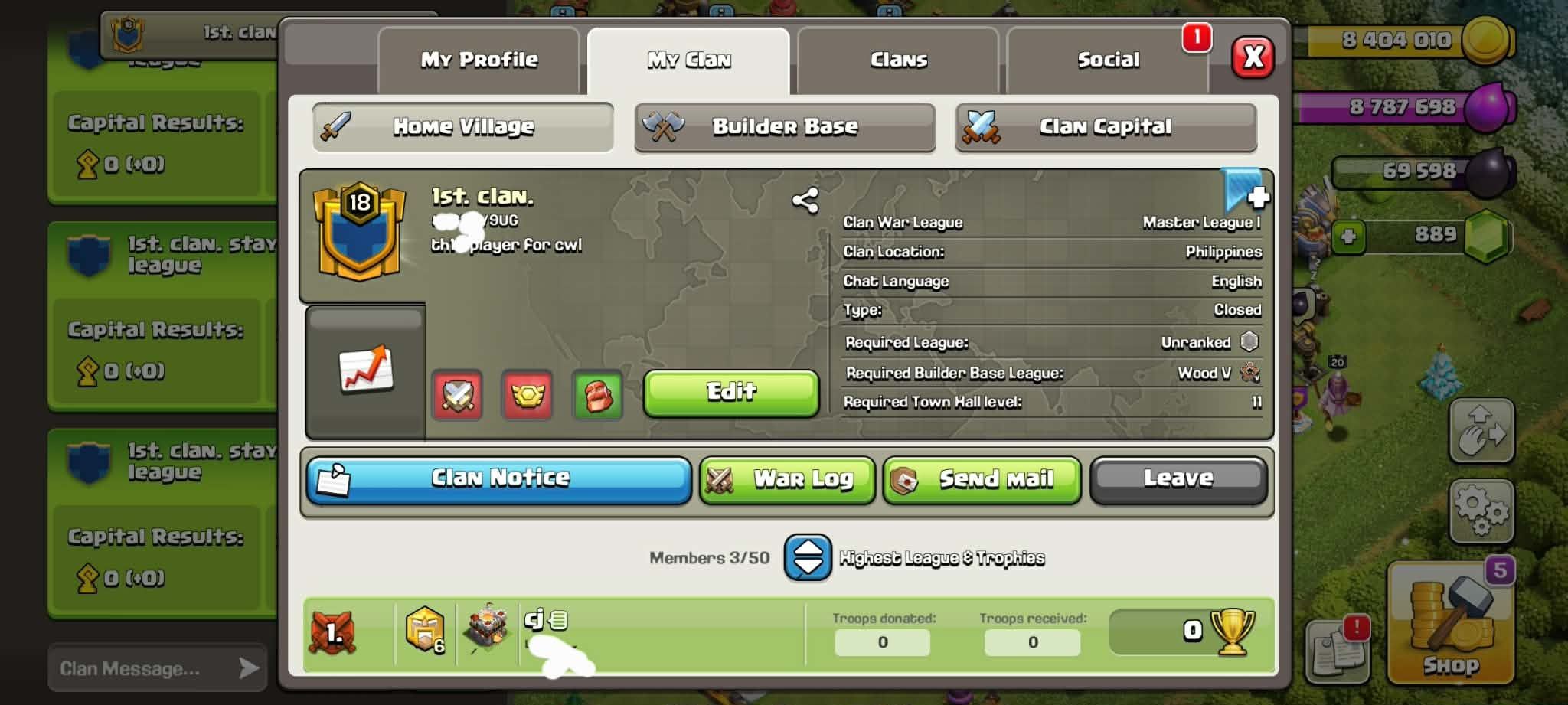Image resolution: width=1568 pixels, height=705 pixels.
Task: Select the Builder Base section
Action: 785,126
